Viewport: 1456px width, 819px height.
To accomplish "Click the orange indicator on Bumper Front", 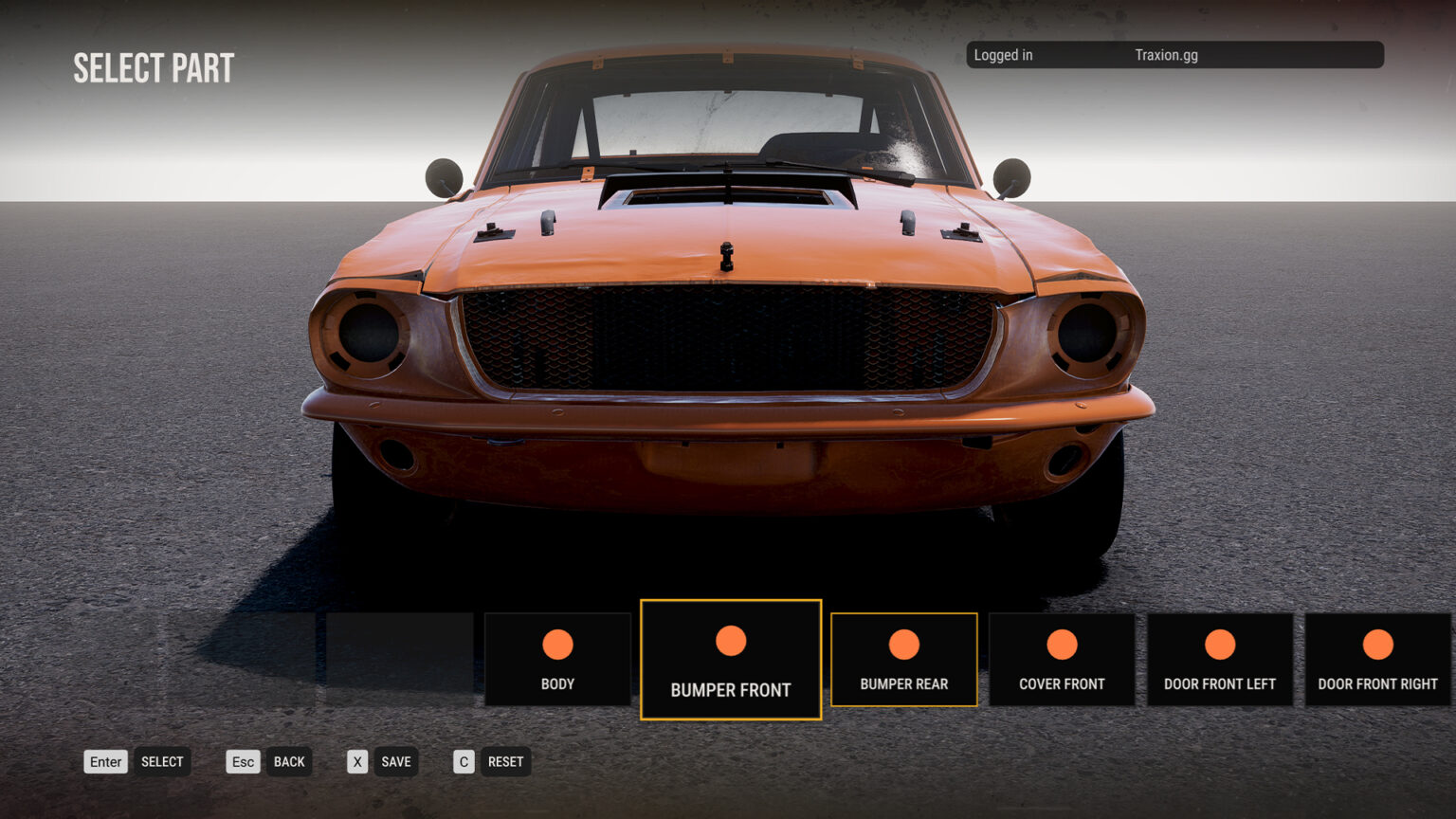I will click(730, 640).
